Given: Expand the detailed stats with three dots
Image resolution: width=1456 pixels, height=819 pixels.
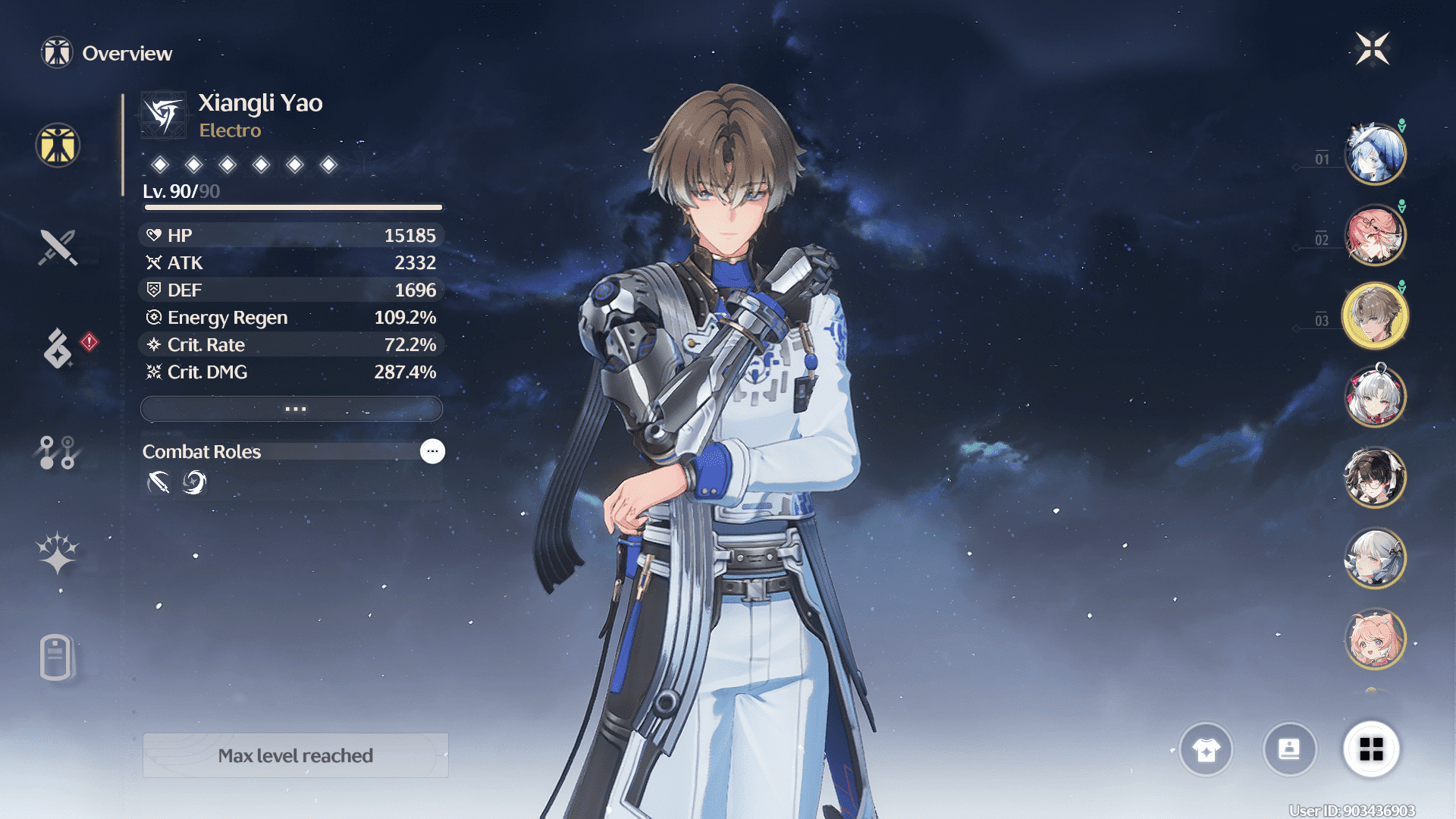Looking at the screenshot, I should click(x=292, y=409).
